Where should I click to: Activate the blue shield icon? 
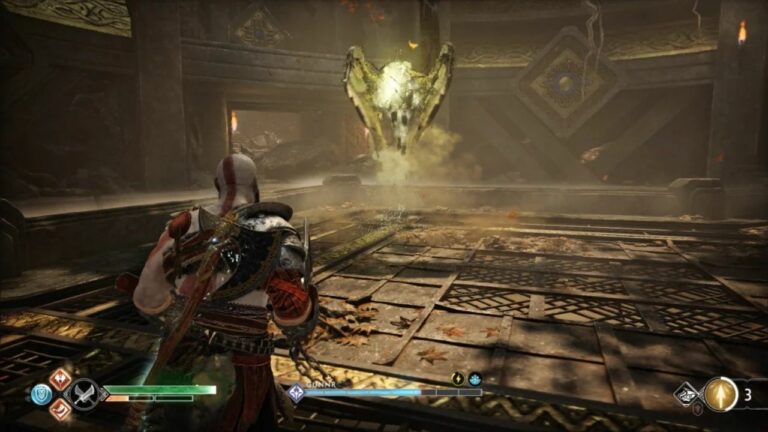[x=41, y=395]
